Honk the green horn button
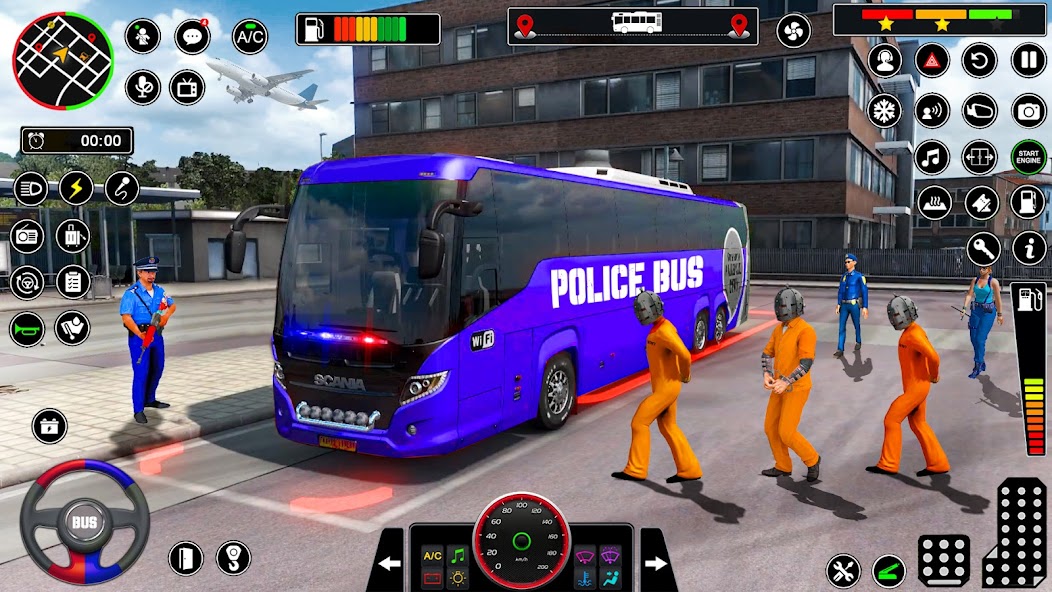 point(27,329)
